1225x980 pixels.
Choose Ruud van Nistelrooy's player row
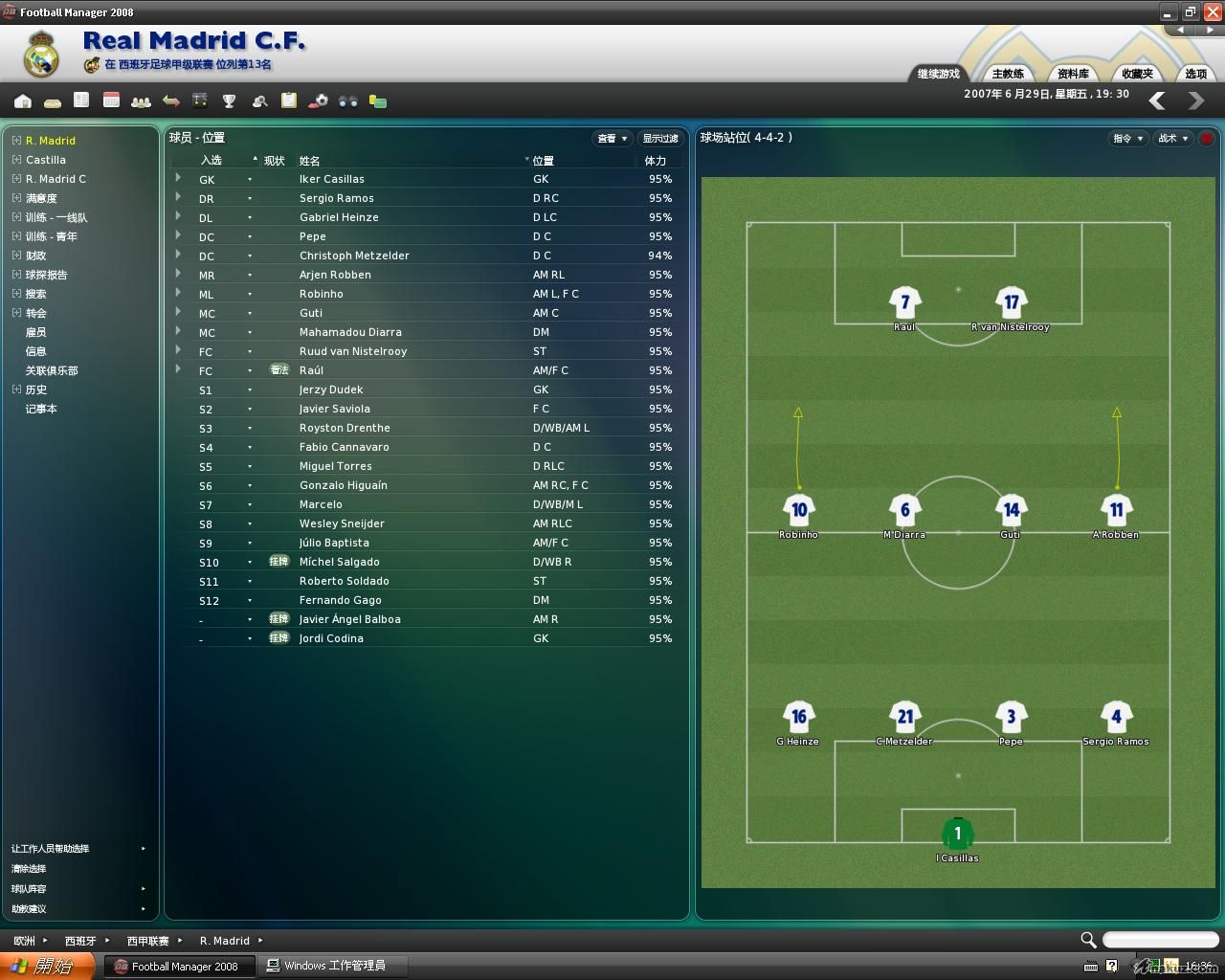[x=352, y=351]
